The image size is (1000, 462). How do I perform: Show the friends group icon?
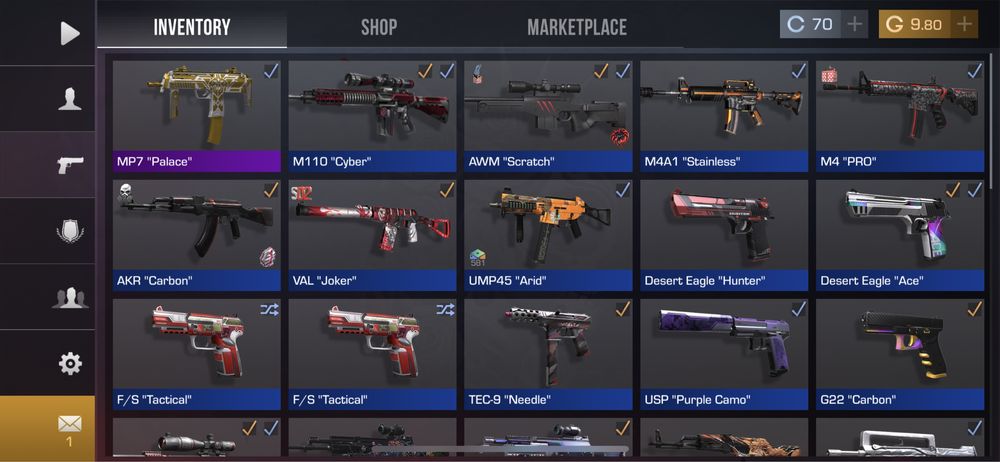(69, 297)
